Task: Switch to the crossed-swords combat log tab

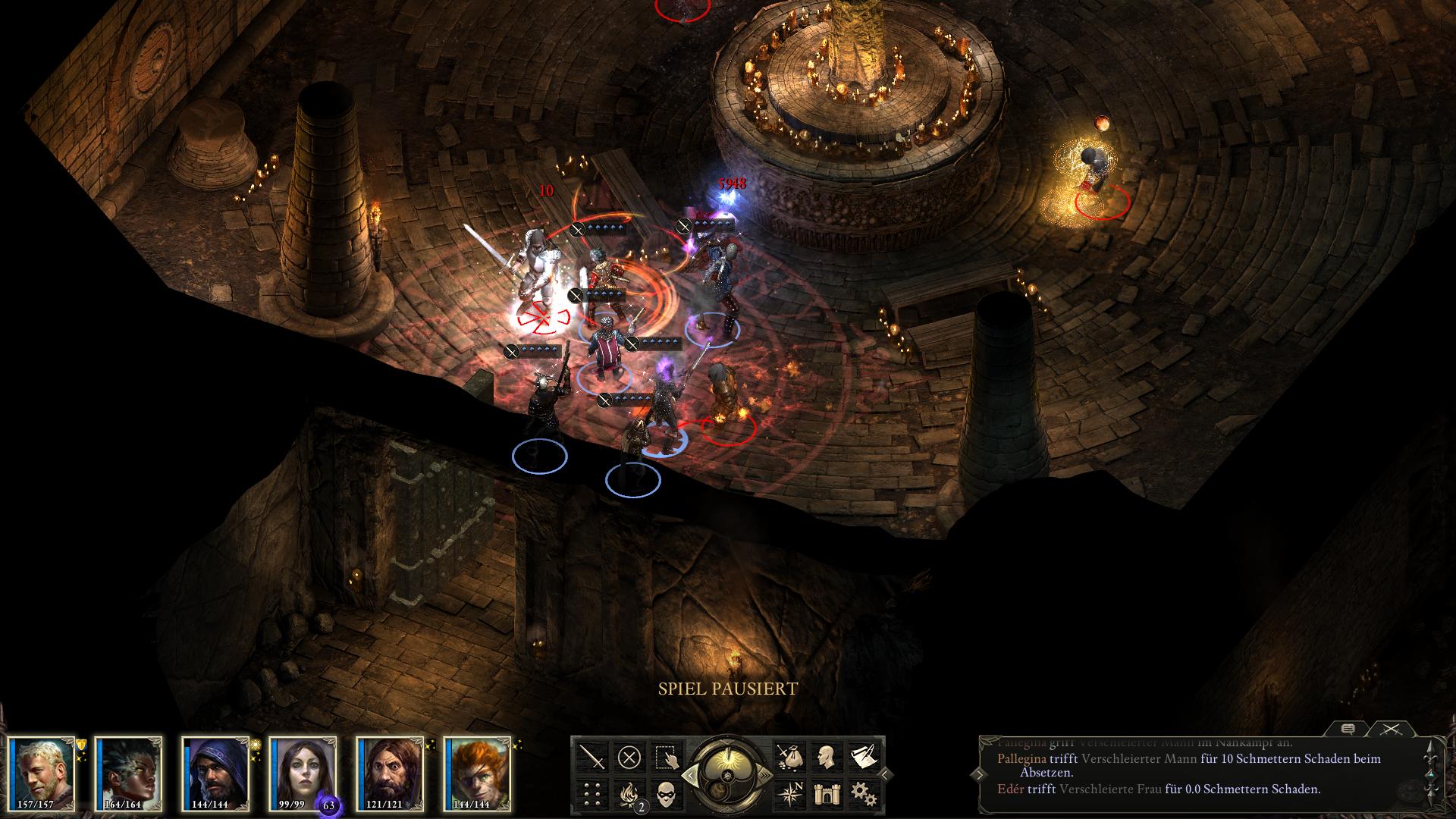Action: (1389, 730)
